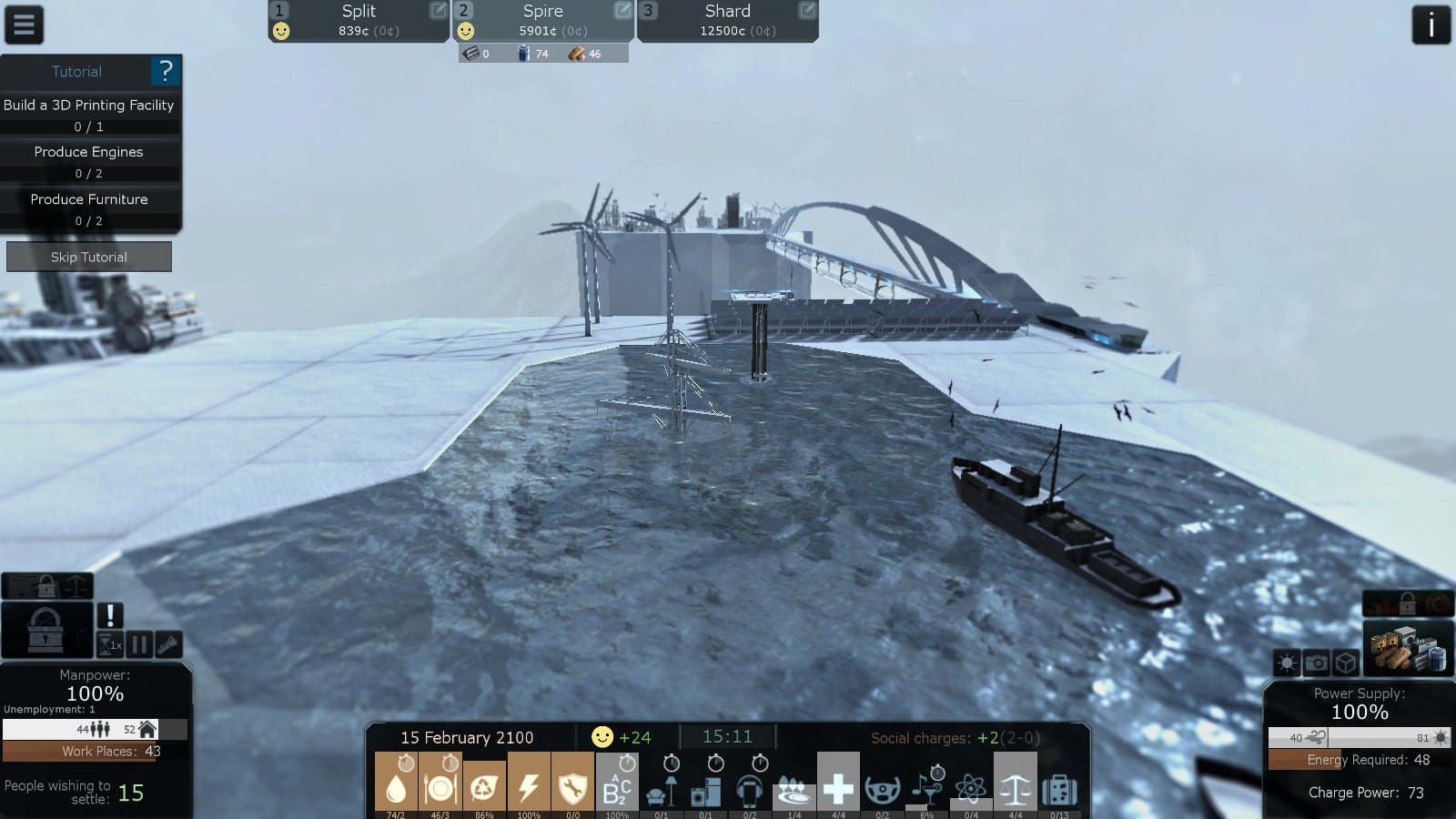The height and width of the screenshot is (819, 1456).
Task: Toggle the flashlight tool
Action: coord(168,645)
